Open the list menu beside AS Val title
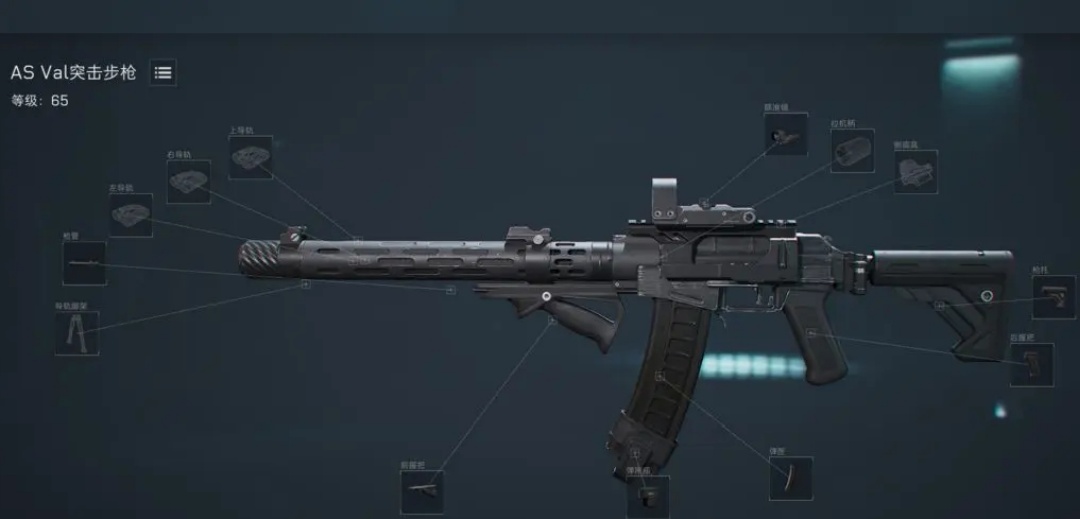The height and width of the screenshot is (519, 1080). pos(163,73)
